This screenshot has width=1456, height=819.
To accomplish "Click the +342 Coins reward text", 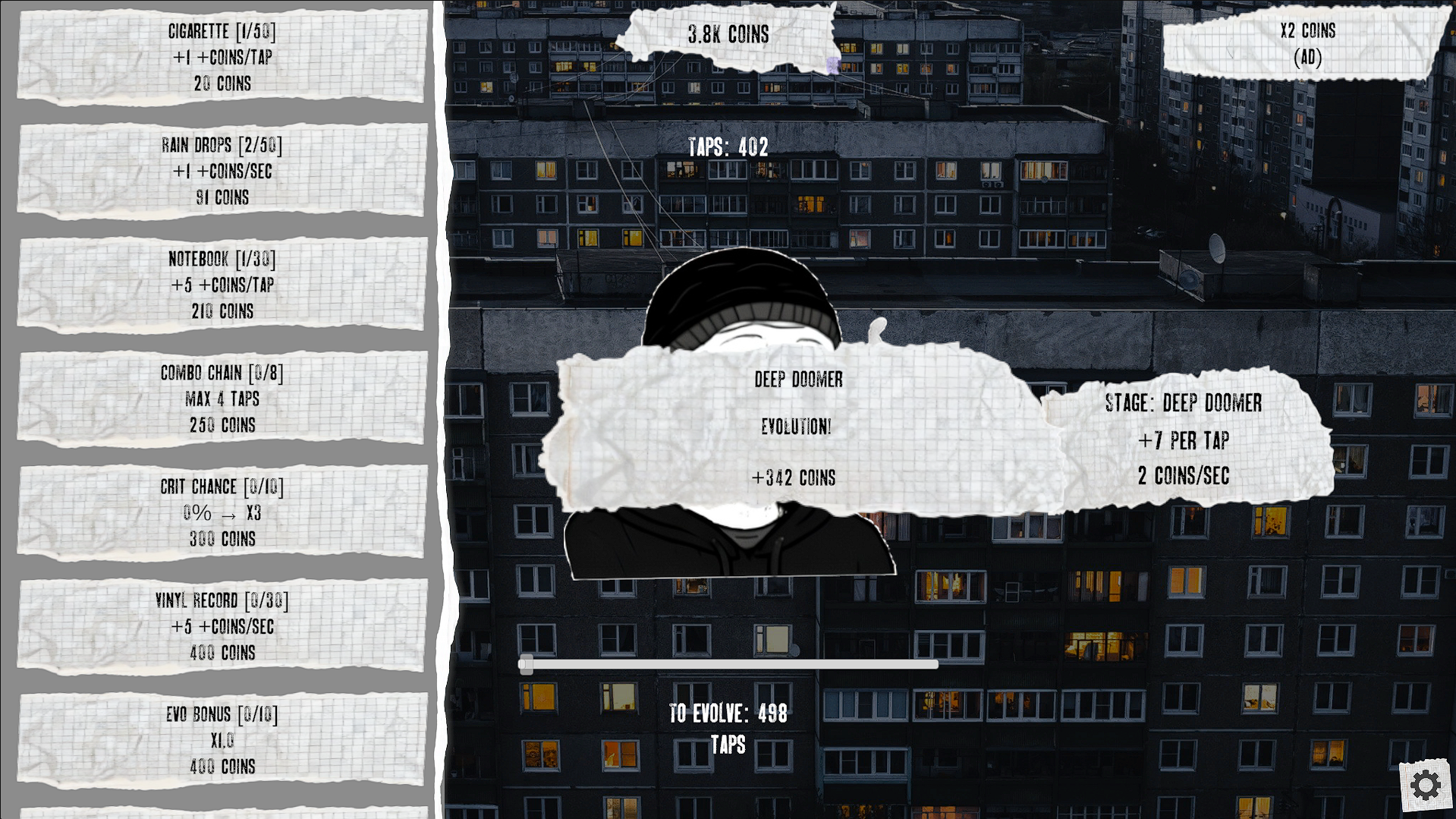I will [x=794, y=478].
